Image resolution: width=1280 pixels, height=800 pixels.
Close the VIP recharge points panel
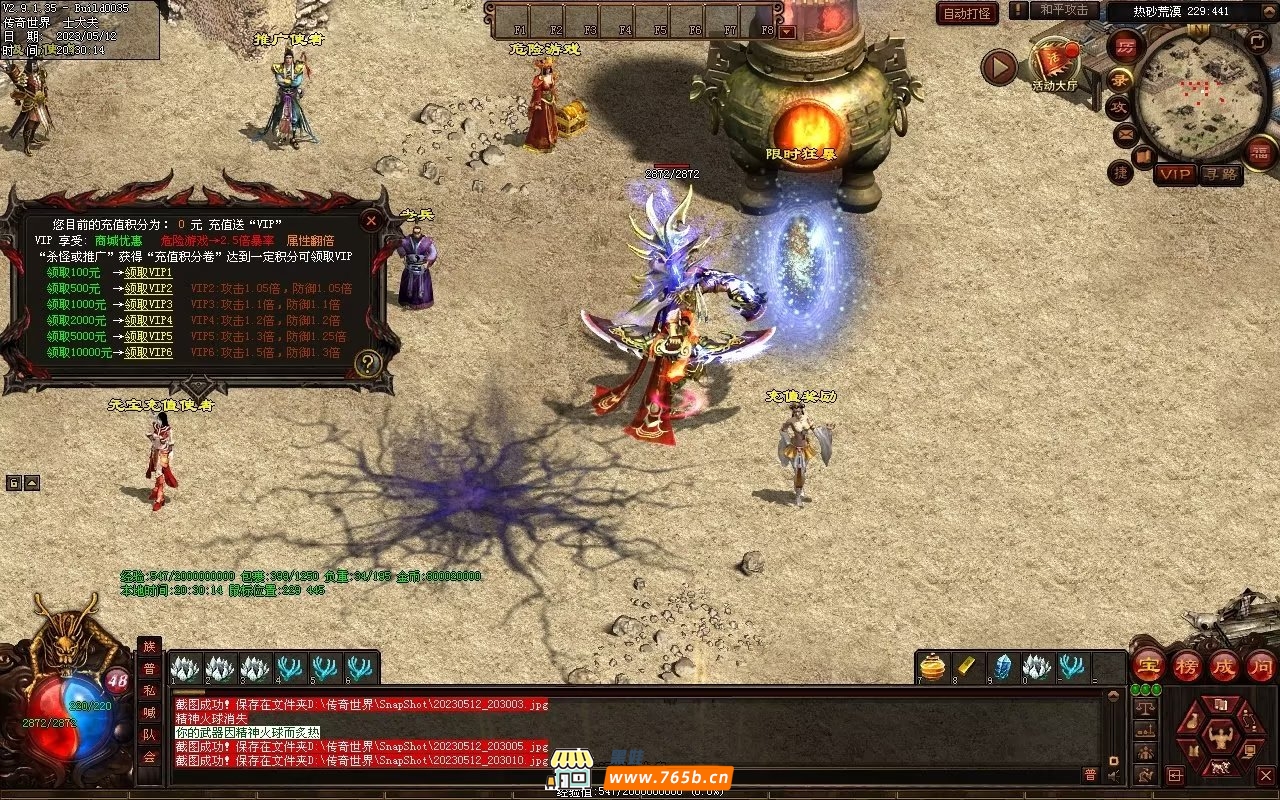coord(371,221)
